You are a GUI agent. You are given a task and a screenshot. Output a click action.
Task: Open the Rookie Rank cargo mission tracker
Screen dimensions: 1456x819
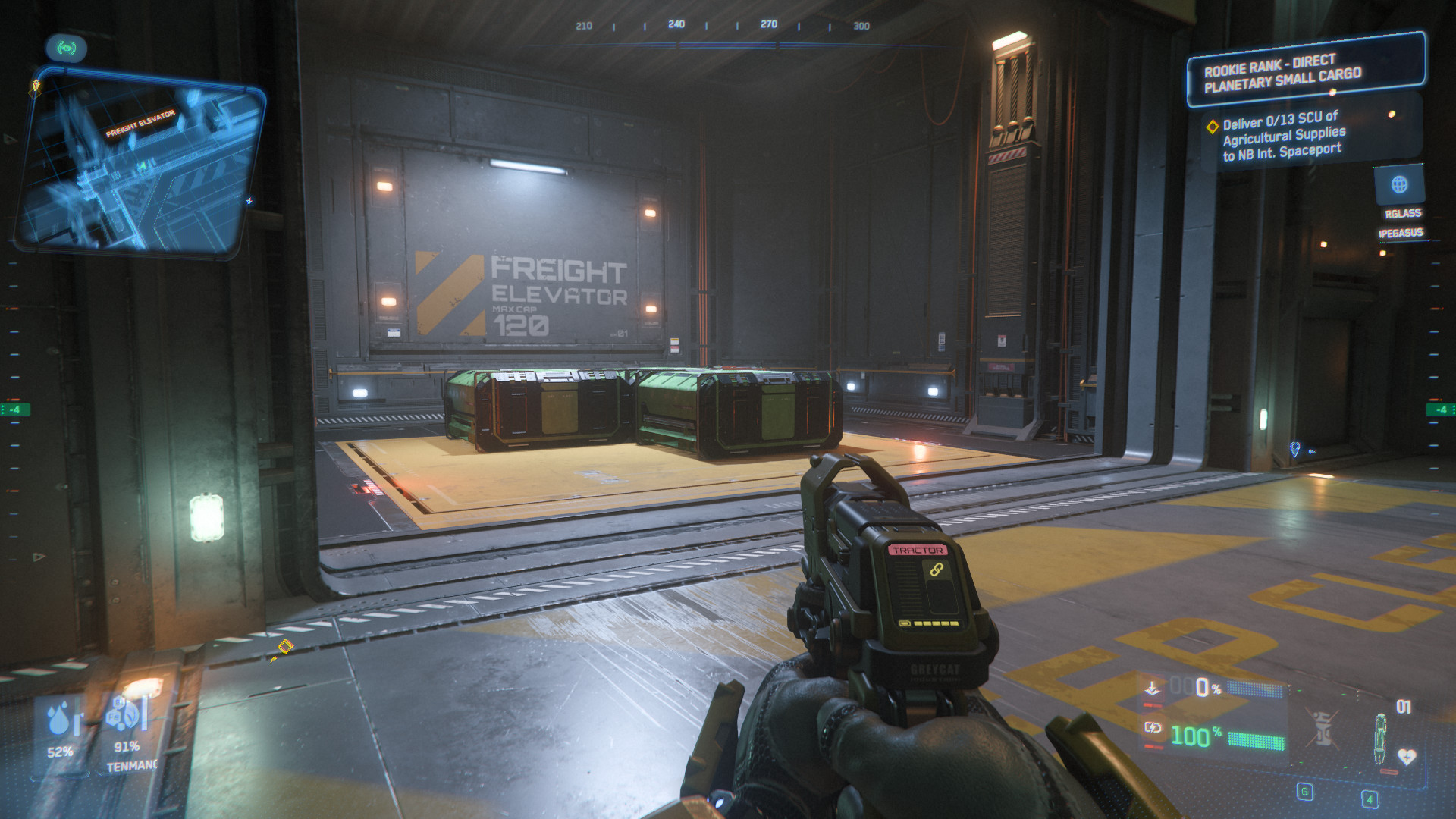1304,71
